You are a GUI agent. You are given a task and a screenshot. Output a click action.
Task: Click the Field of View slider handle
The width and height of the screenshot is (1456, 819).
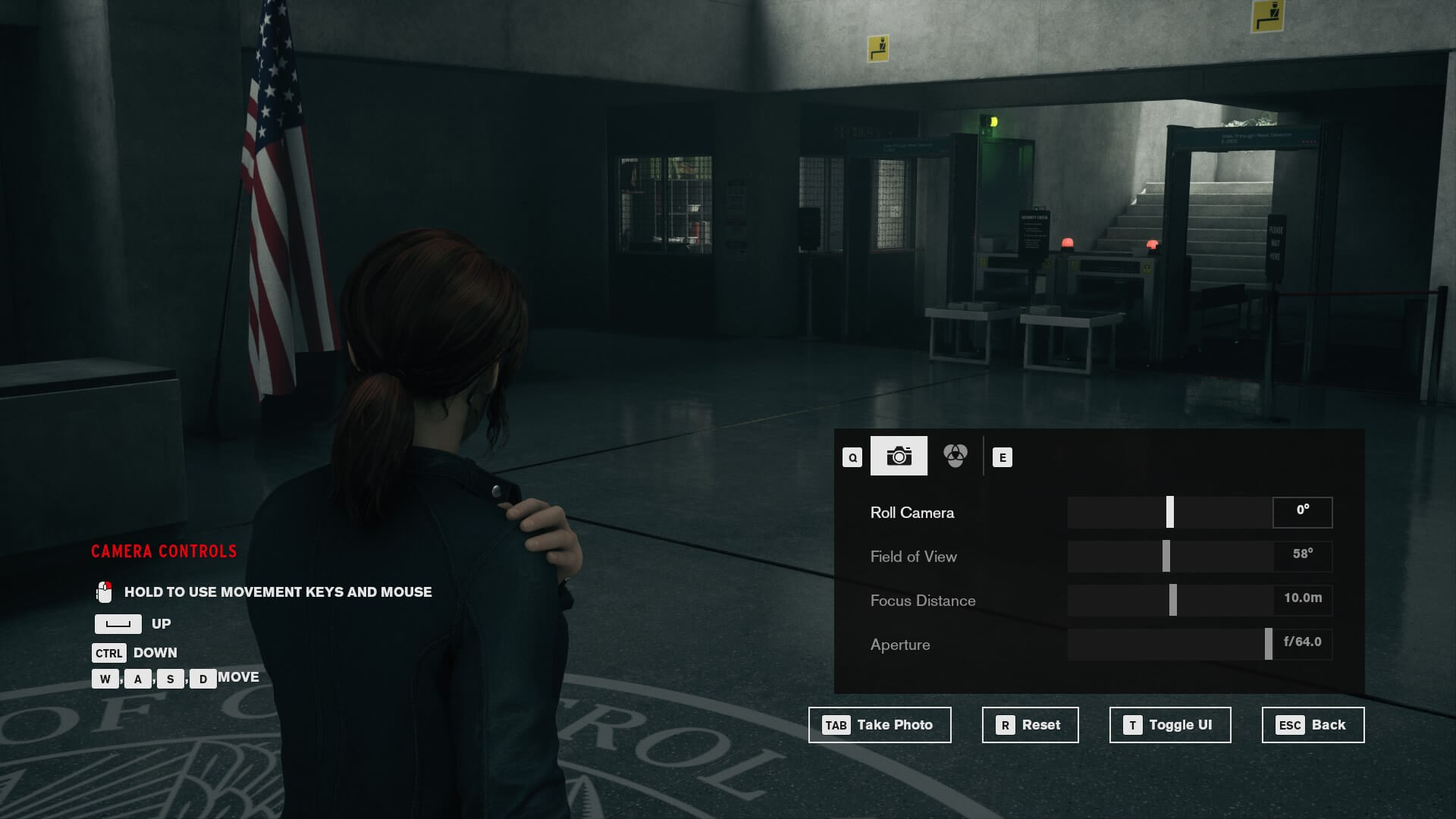(x=1165, y=556)
